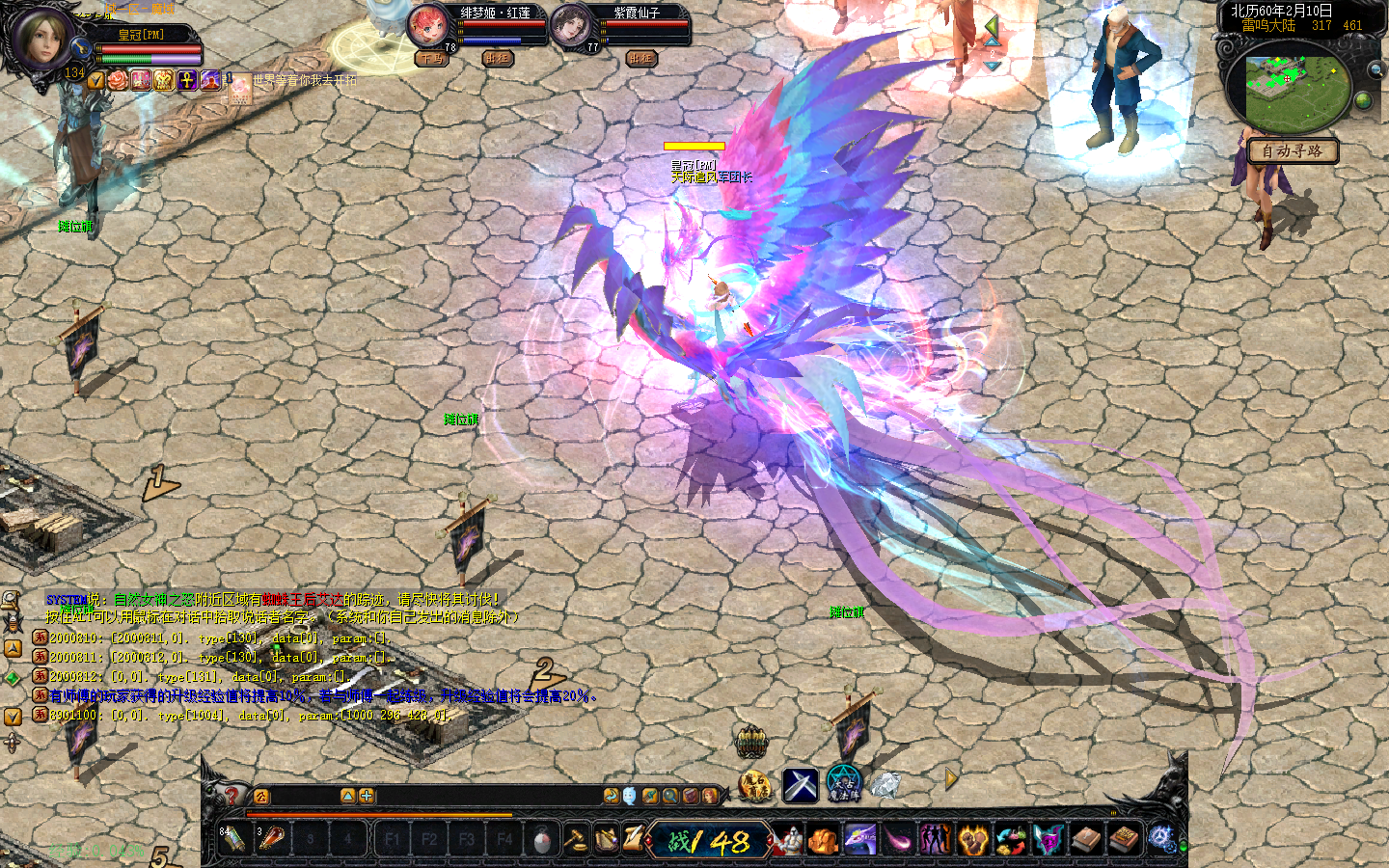Click the diamond crystal icon
The height and width of the screenshot is (868, 1389).
click(x=885, y=784)
